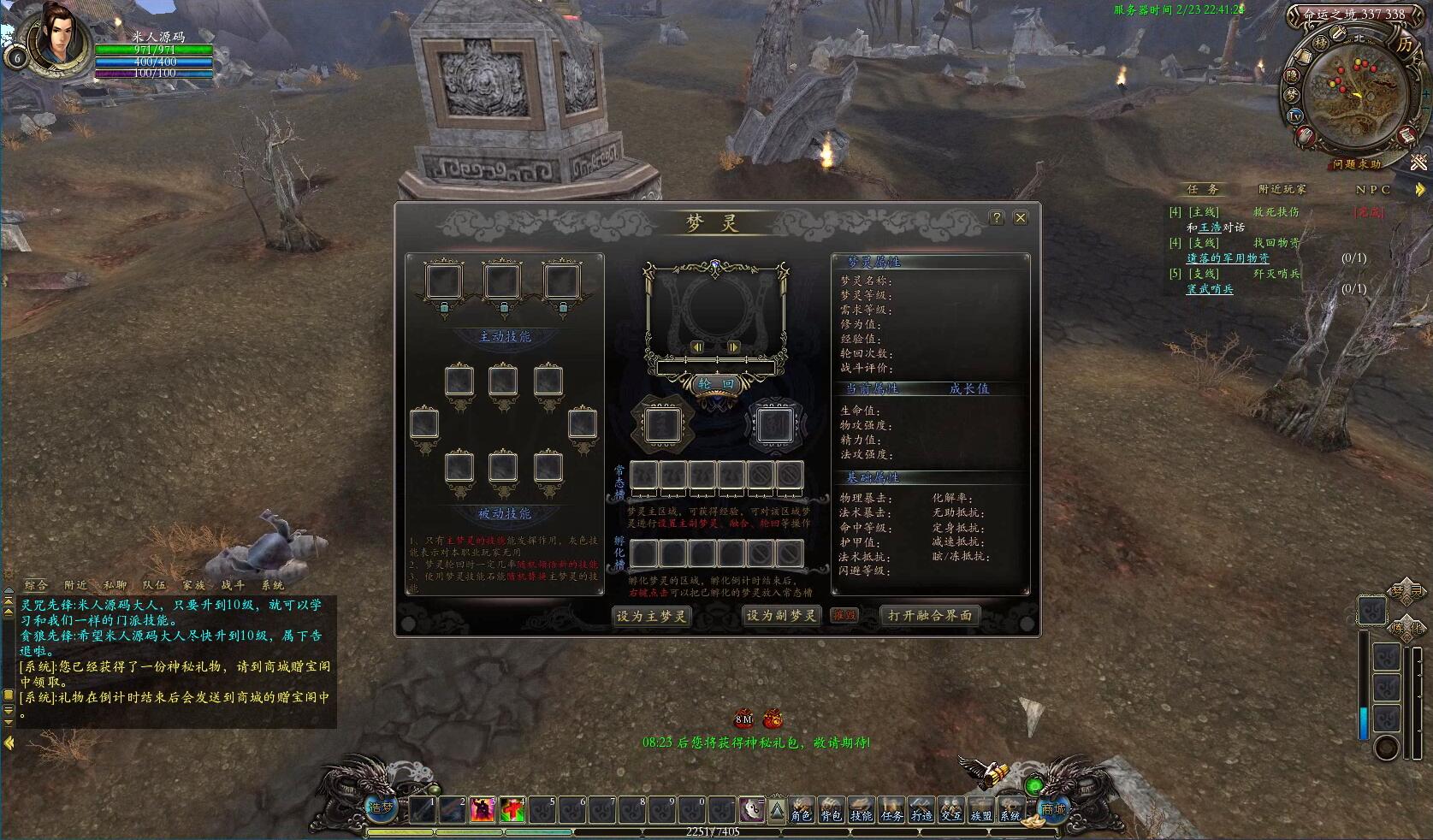Click the red 摧毁 button
Screen dimensions: 1433x840
coord(844,616)
